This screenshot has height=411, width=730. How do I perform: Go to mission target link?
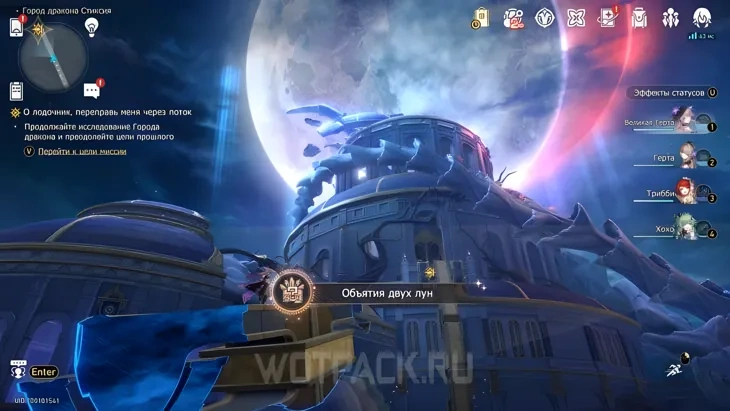82,151
